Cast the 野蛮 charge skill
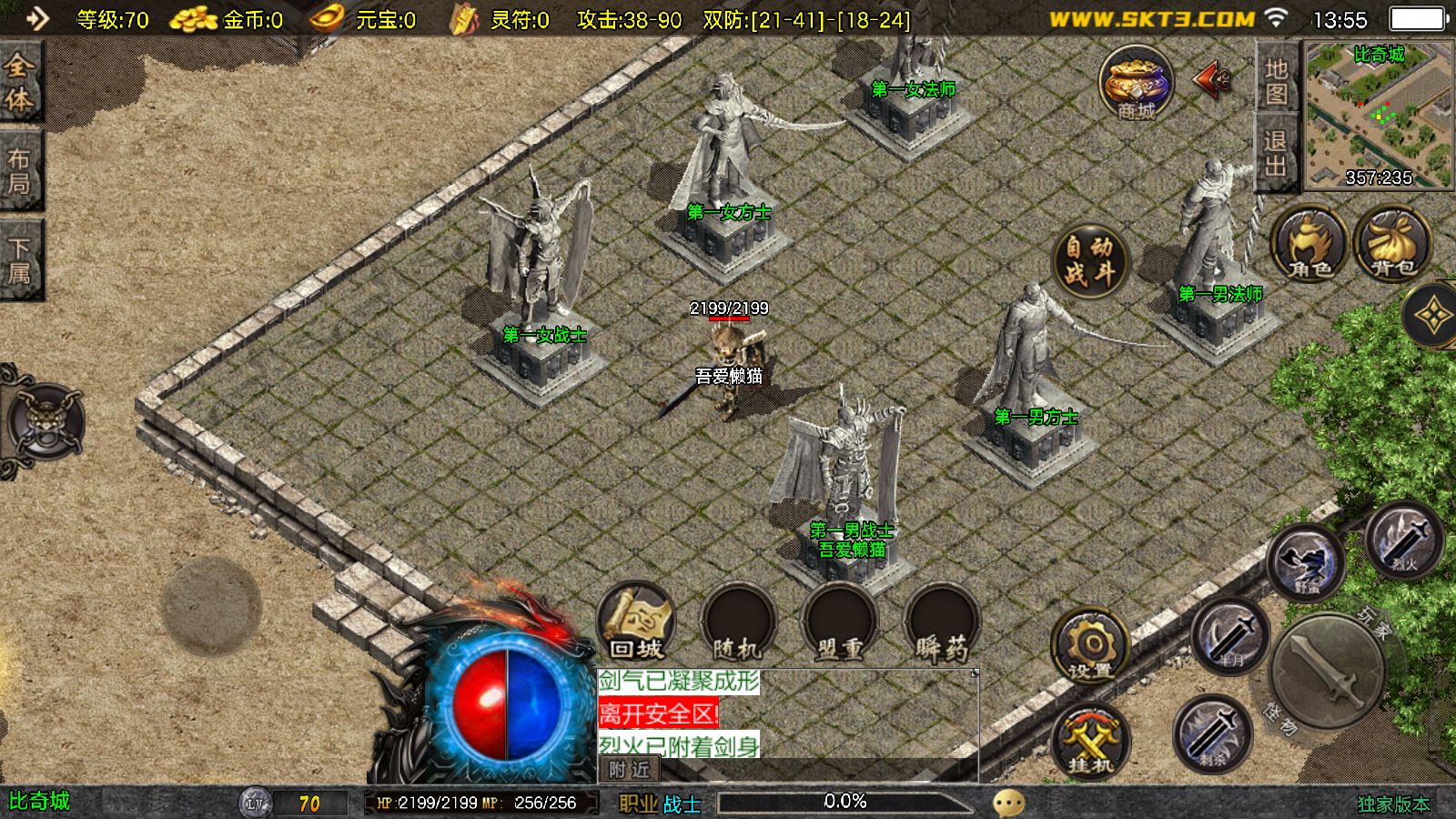 click(1307, 564)
